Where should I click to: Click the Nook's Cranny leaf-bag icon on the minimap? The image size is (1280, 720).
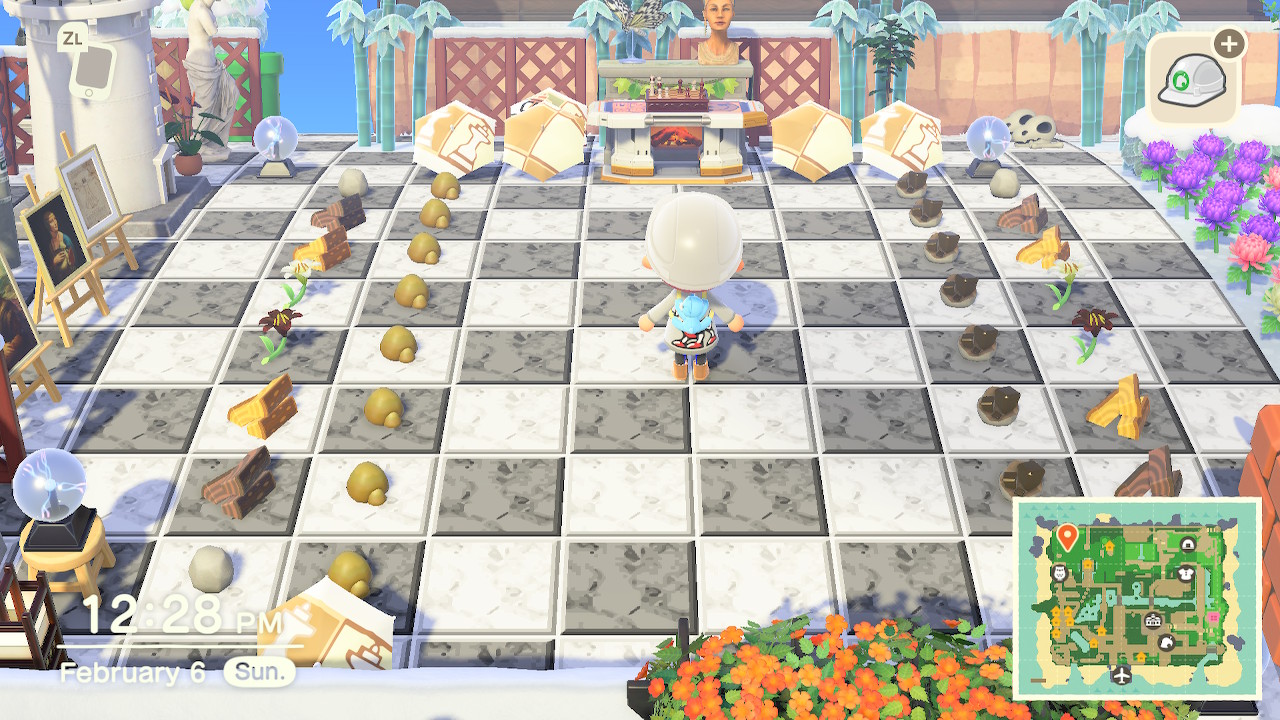[1166, 642]
